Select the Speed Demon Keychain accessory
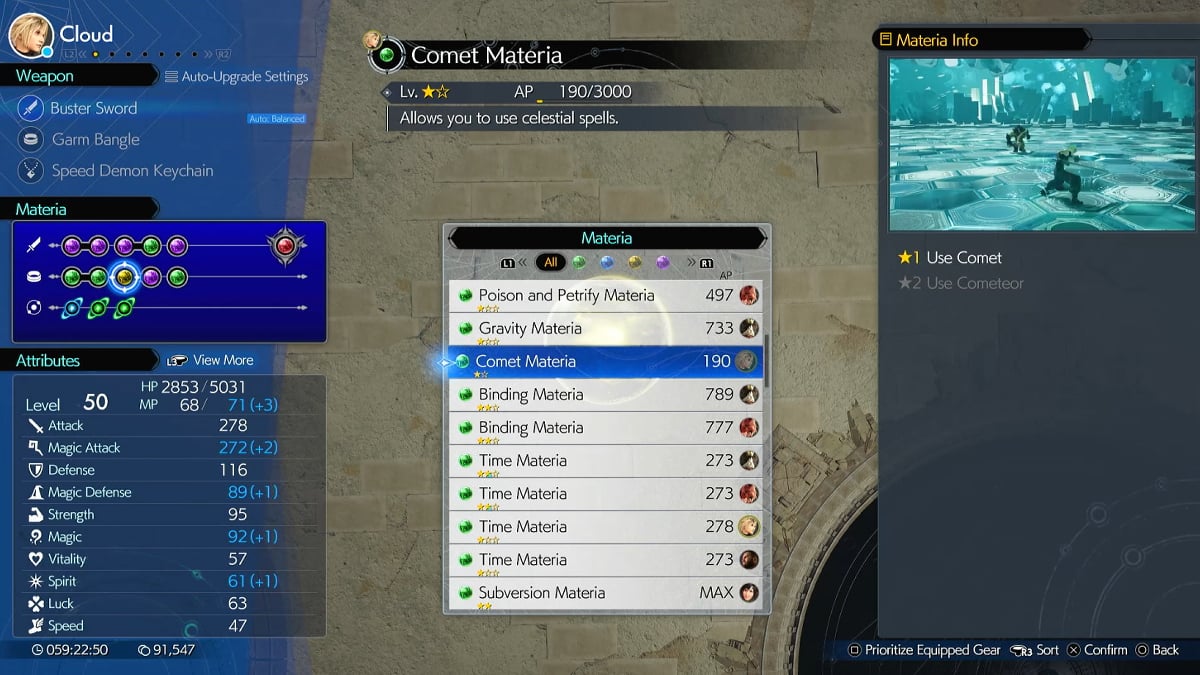Screen dimensions: 1200x675 [x=132, y=171]
